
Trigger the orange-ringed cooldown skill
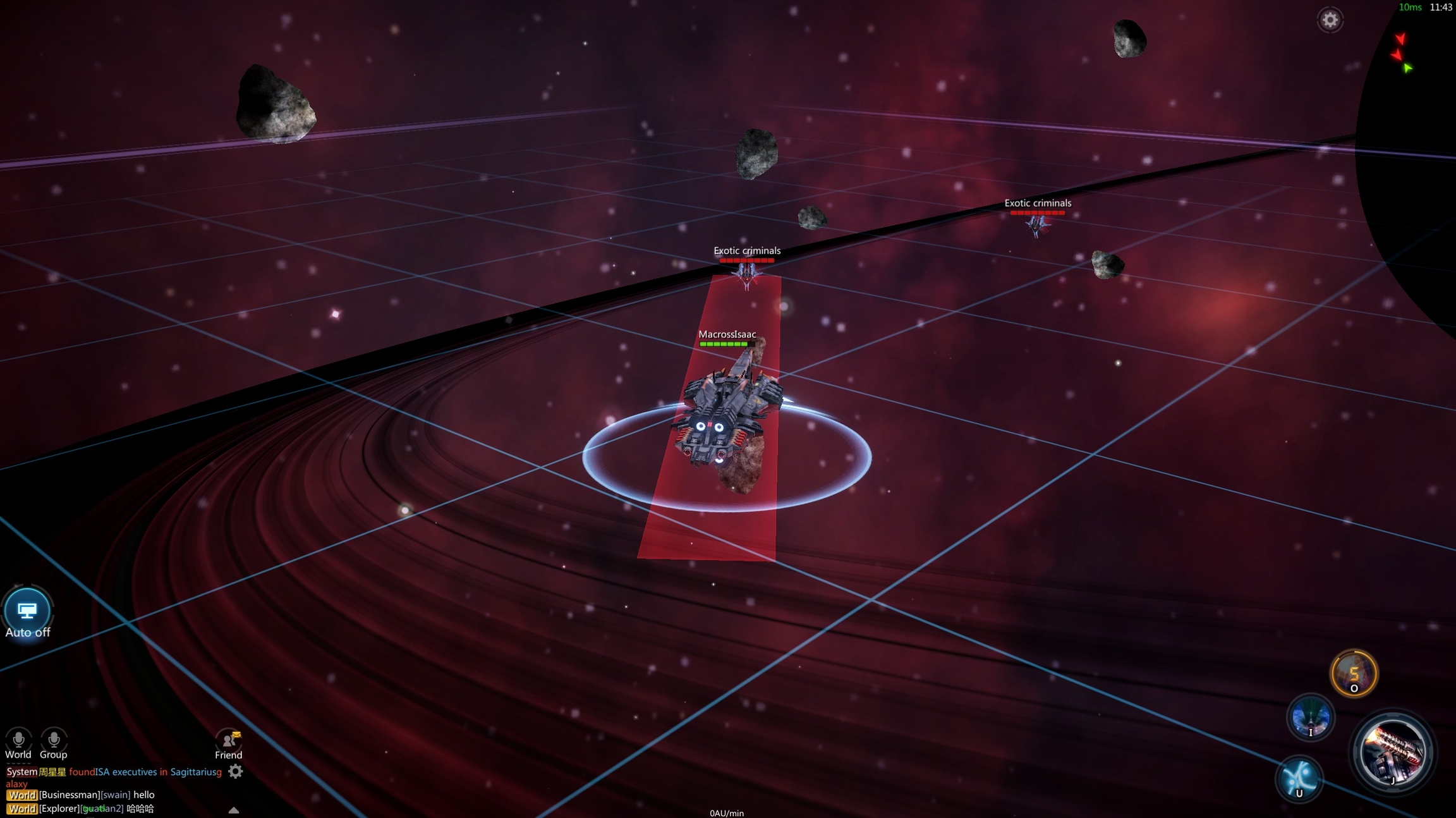pyautogui.click(x=1354, y=673)
